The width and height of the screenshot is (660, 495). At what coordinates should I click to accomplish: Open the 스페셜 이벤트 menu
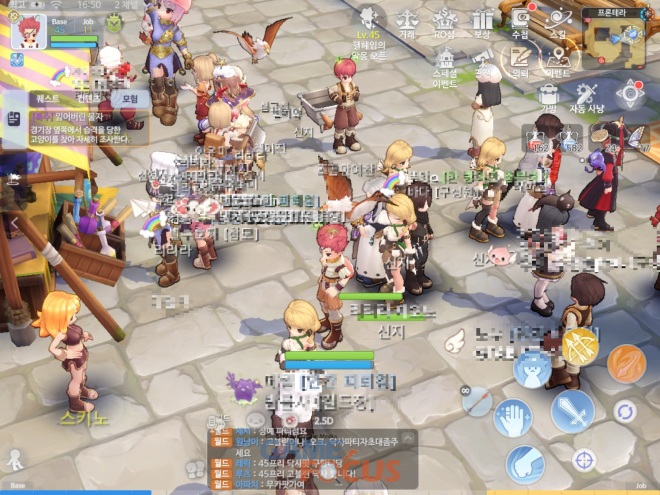point(446,61)
